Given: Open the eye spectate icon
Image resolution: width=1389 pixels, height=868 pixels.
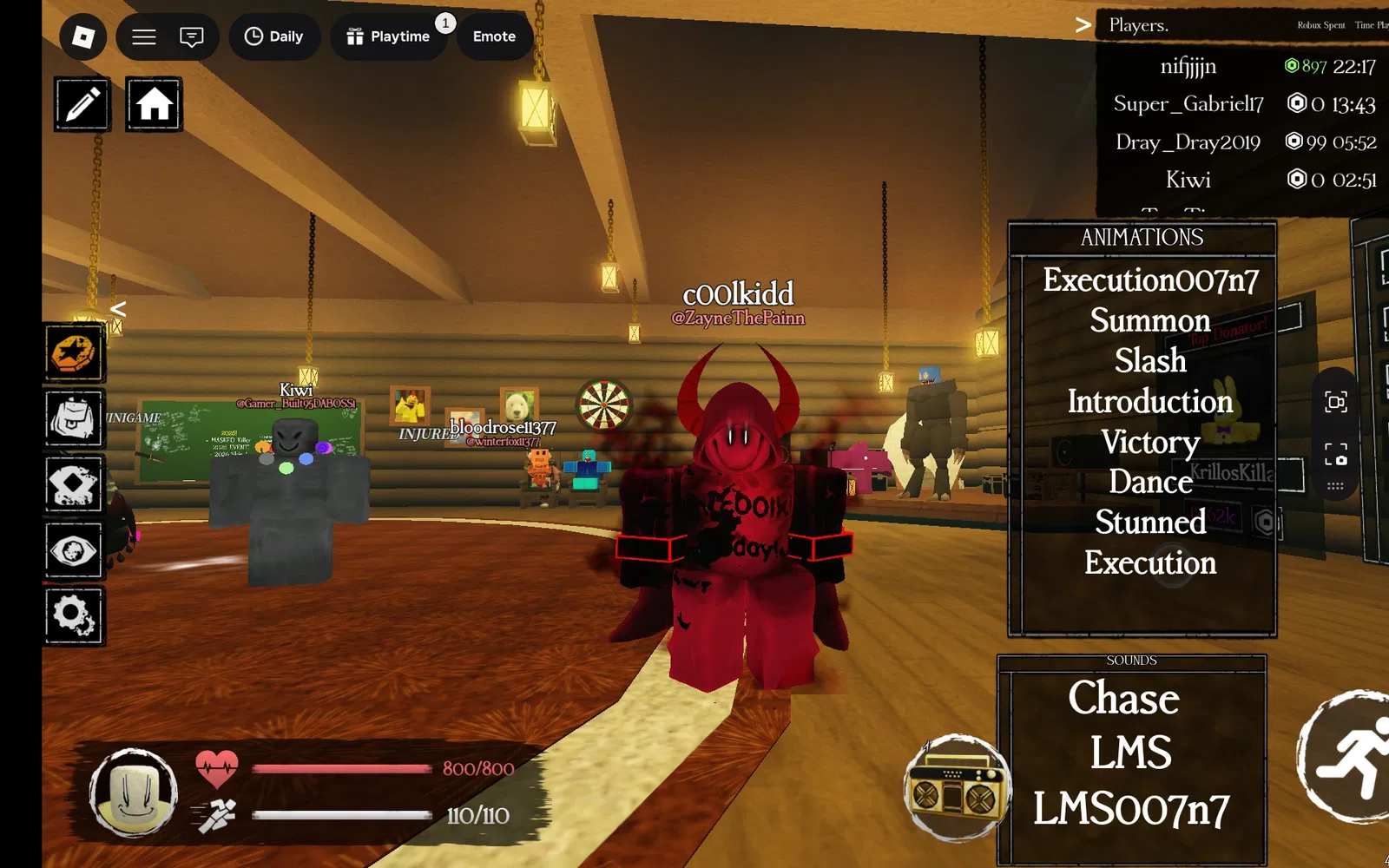Looking at the screenshot, I should pos(74,550).
